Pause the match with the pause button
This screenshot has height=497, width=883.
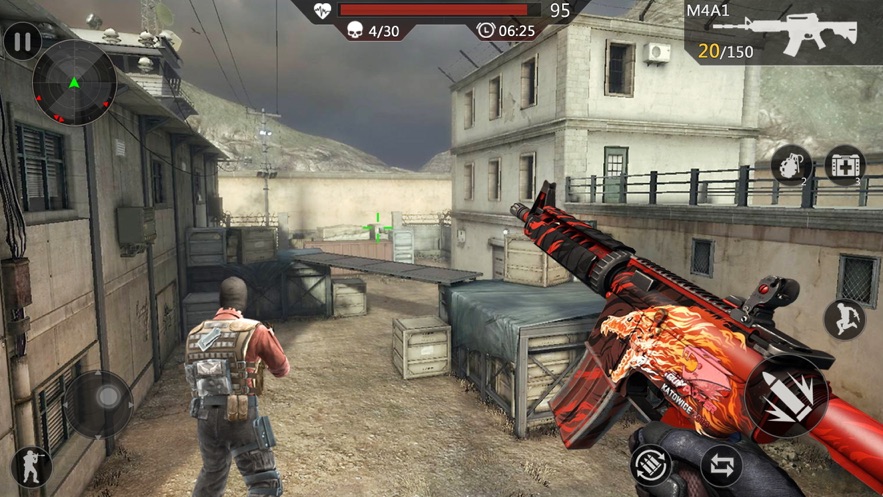tap(22, 42)
